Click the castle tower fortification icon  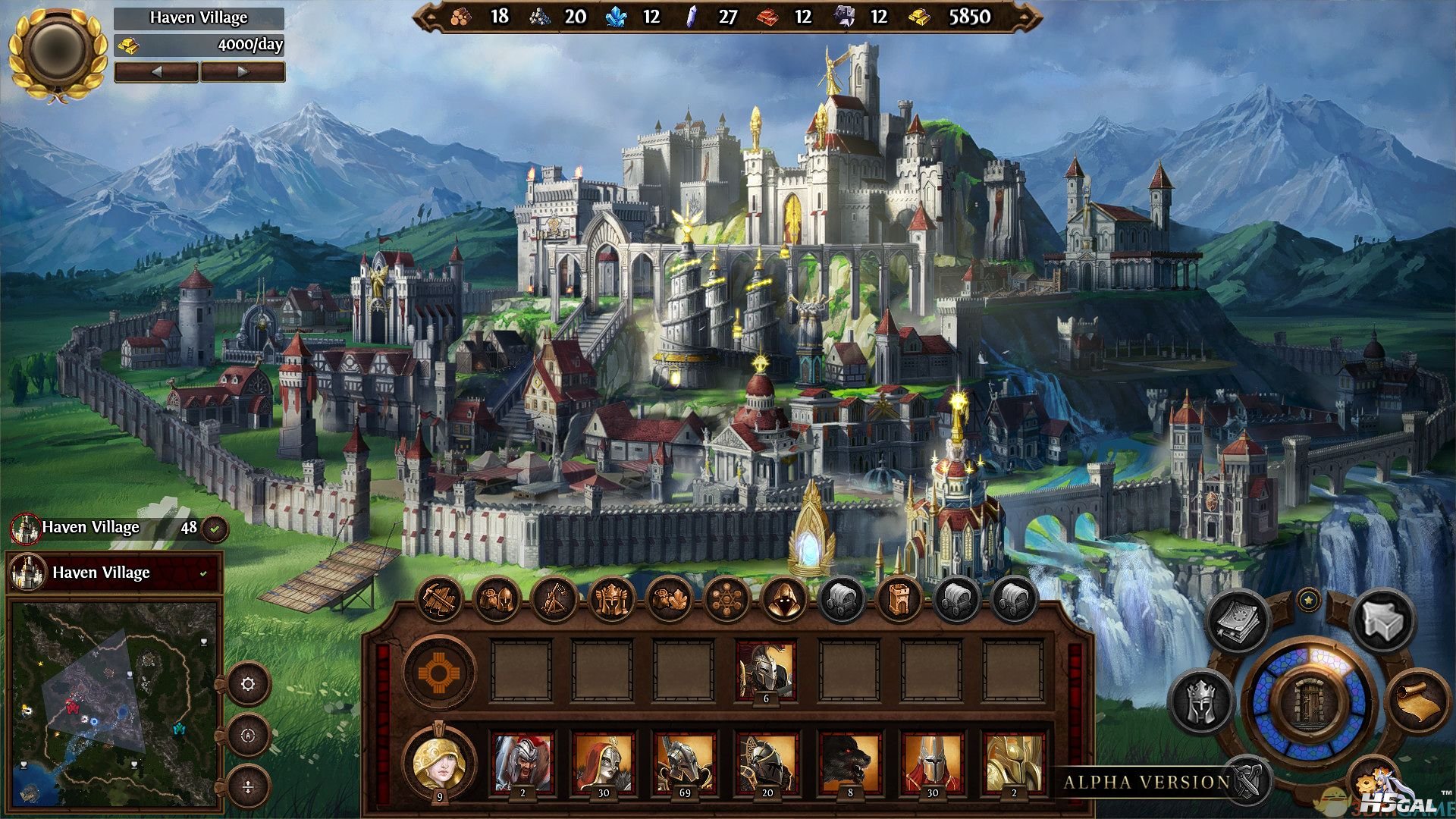tap(899, 600)
